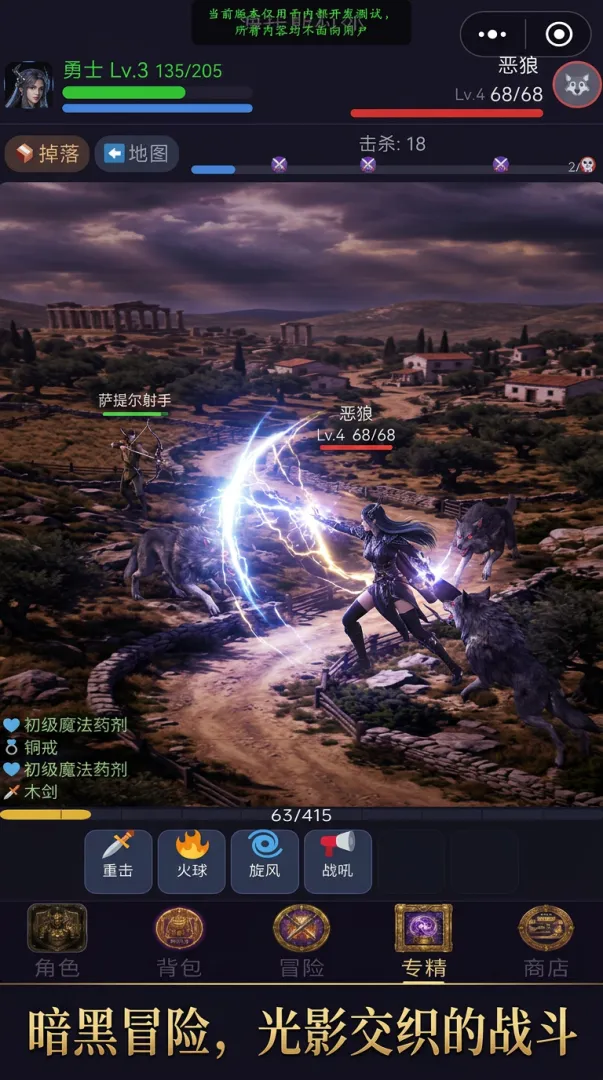
Task: Select the 冒险 adventure tab
Action: pyautogui.click(x=301, y=941)
